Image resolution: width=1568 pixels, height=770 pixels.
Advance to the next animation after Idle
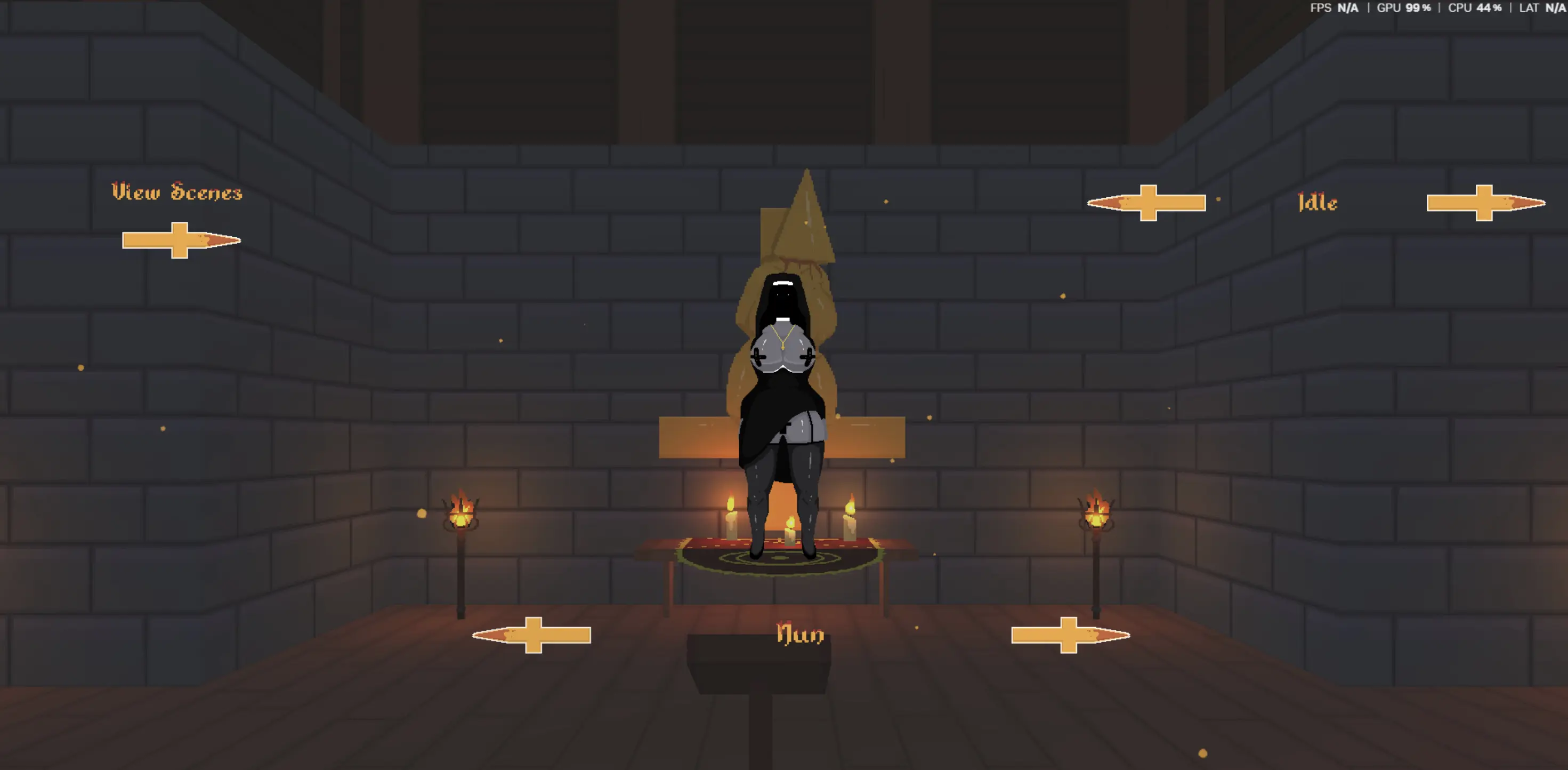click(x=1485, y=203)
